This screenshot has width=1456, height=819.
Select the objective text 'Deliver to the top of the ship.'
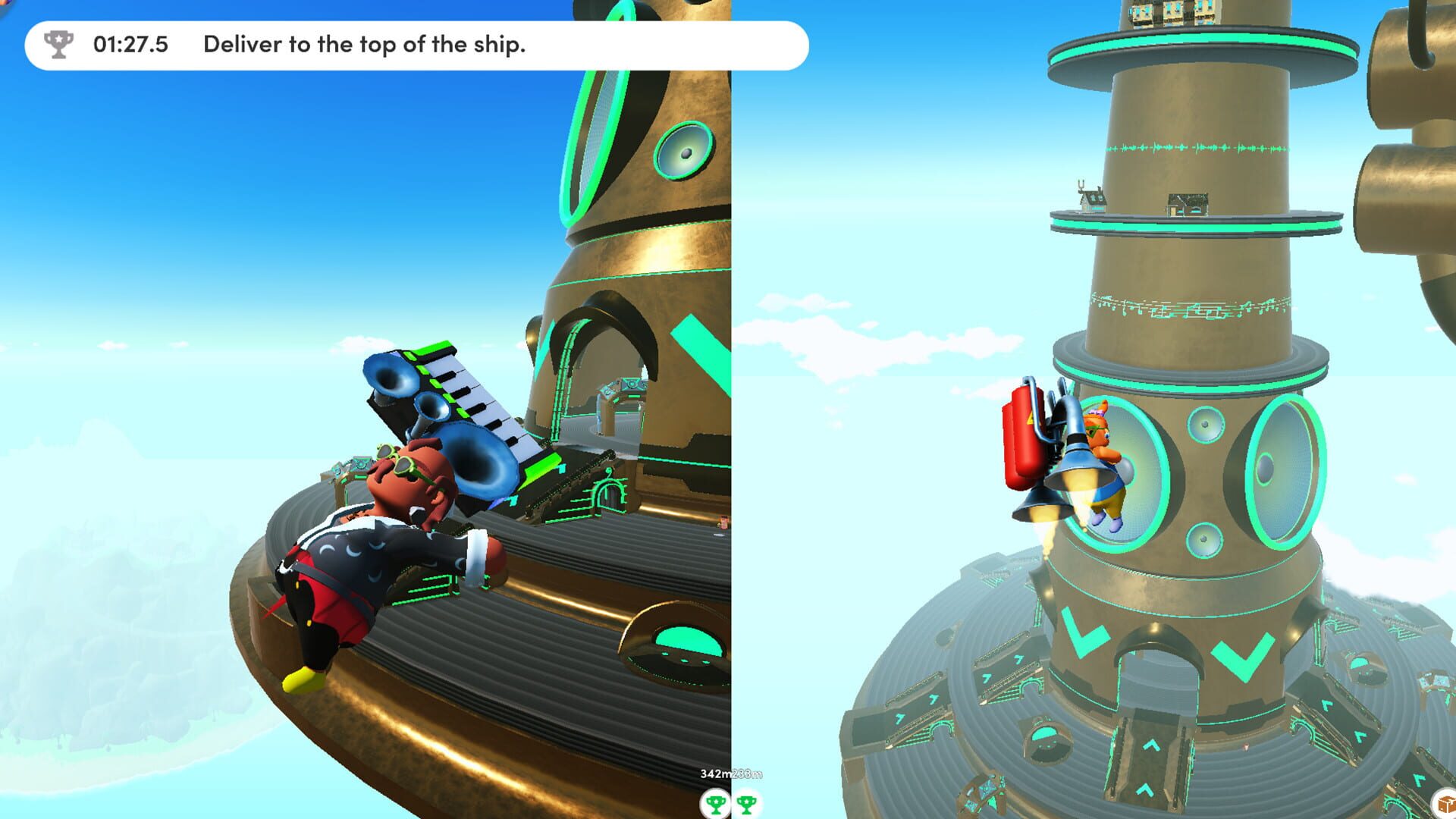click(x=368, y=45)
